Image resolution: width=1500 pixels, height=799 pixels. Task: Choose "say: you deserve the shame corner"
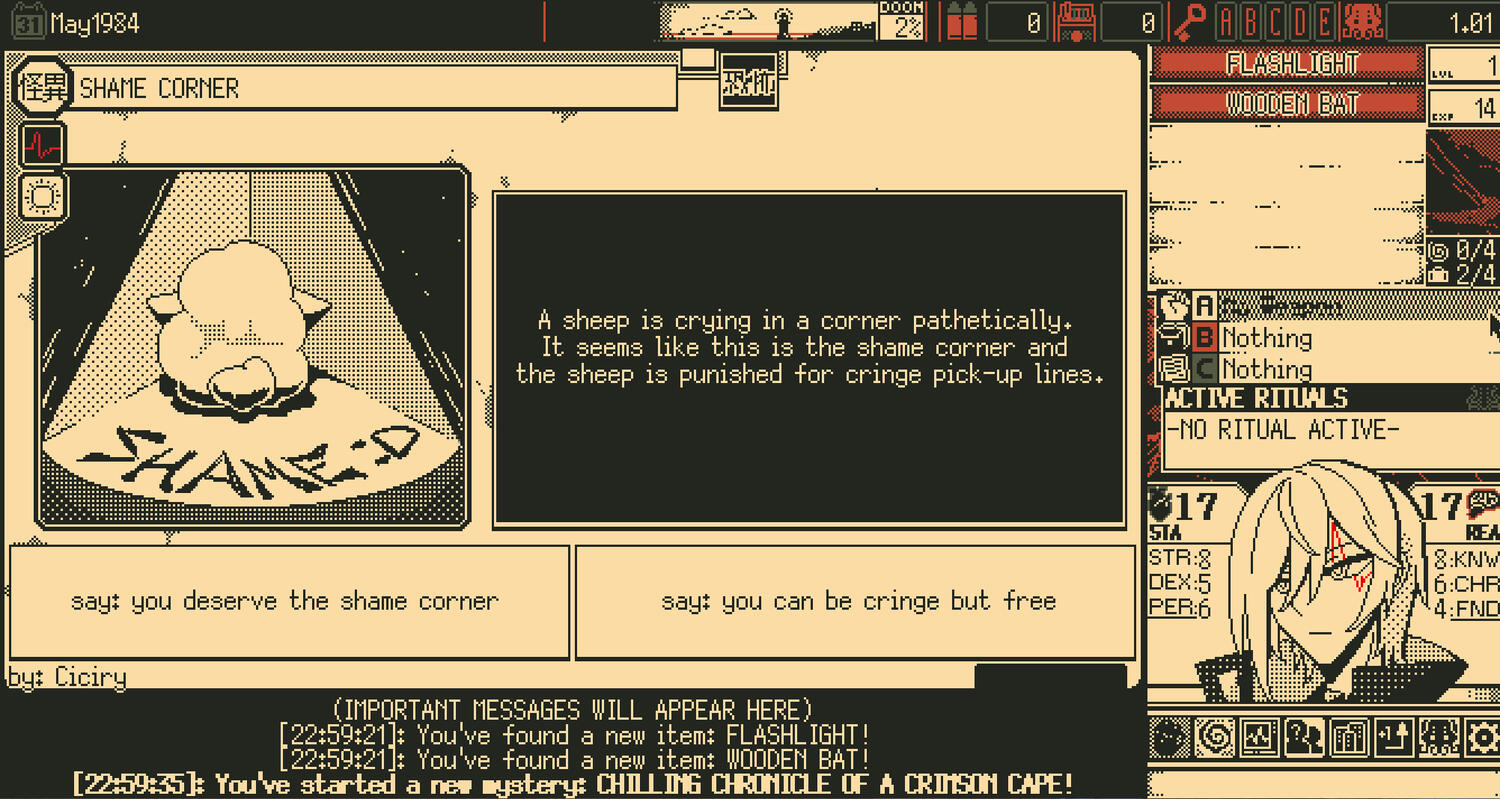click(x=288, y=601)
